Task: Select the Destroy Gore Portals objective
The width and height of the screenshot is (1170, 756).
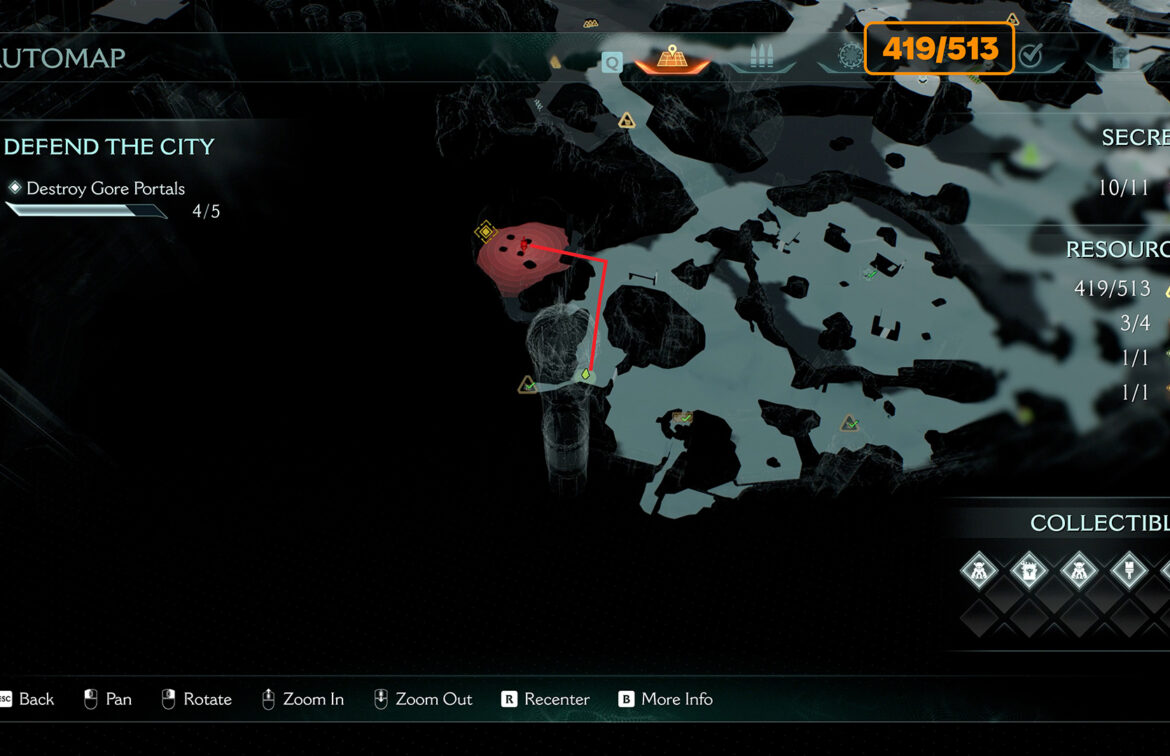Action: pos(105,188)
